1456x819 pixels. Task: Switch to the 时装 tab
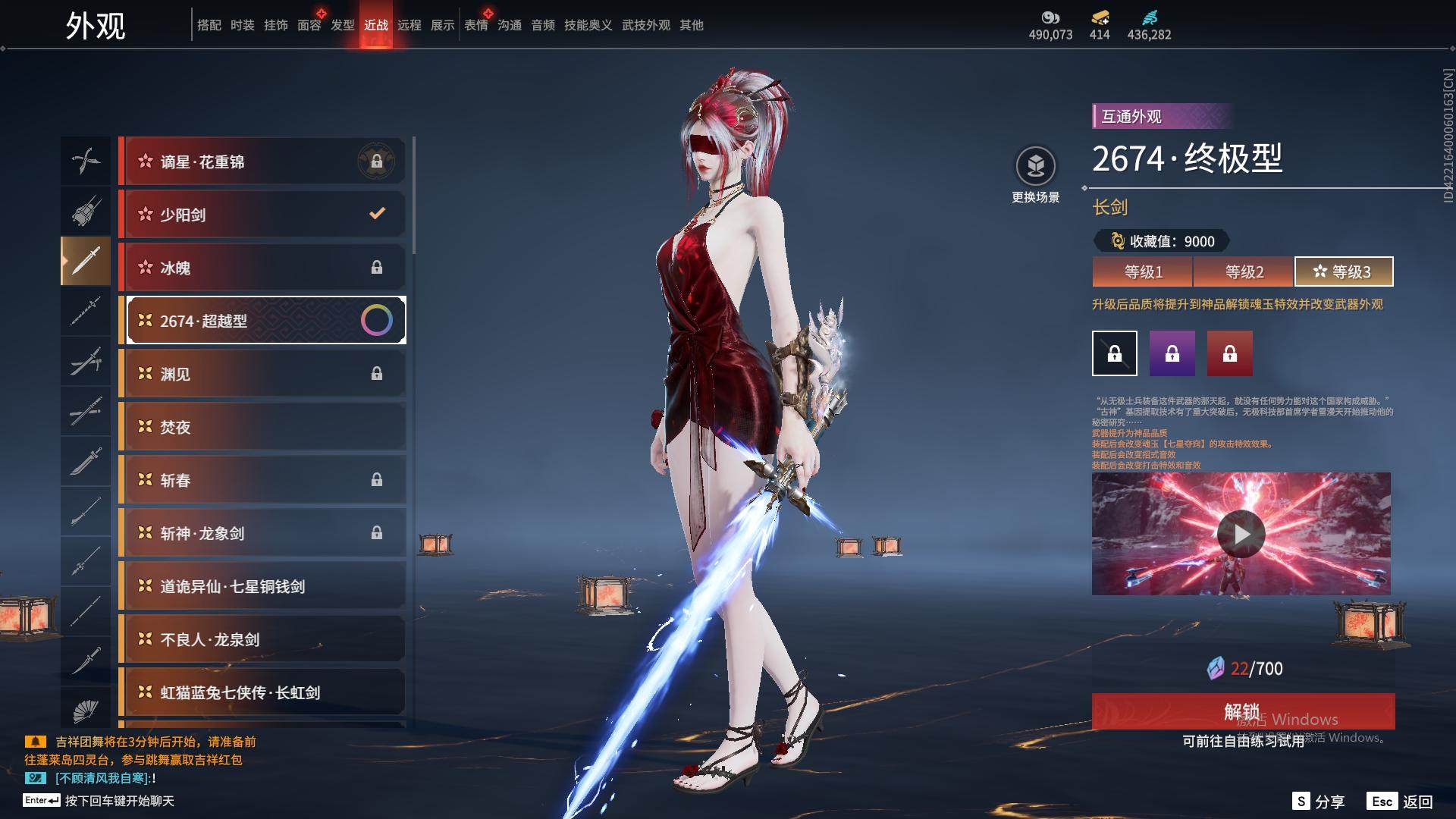click(x=243, y=25)
